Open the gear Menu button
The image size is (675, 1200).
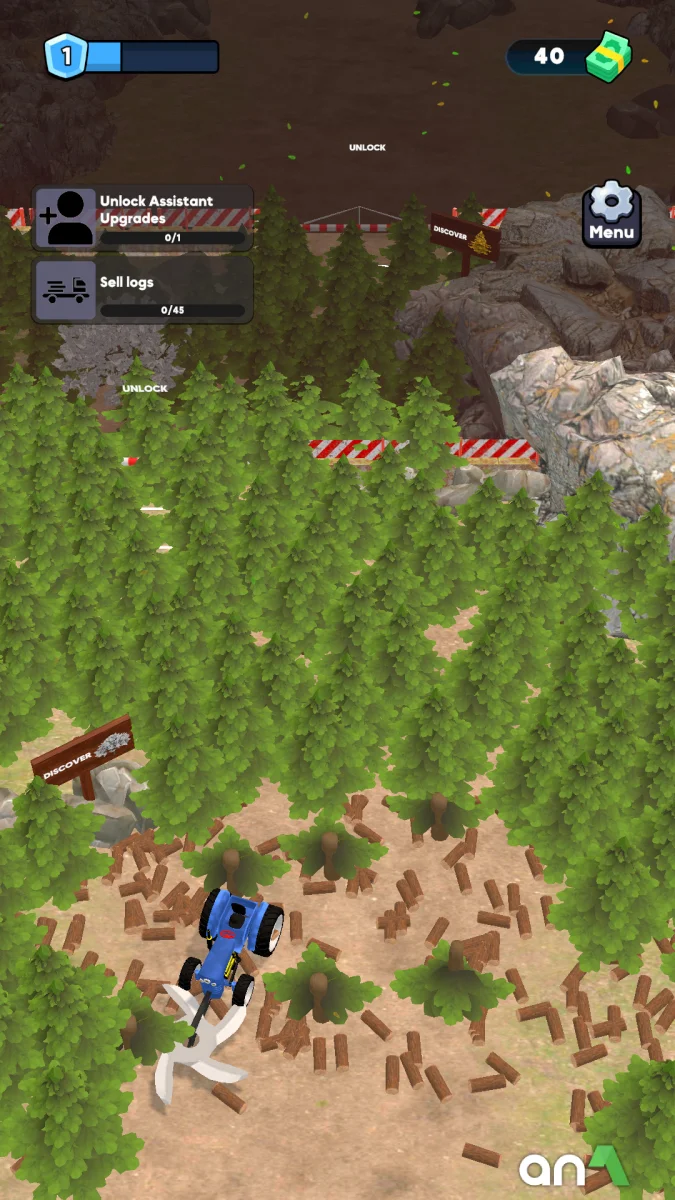[x=611, y=214]
